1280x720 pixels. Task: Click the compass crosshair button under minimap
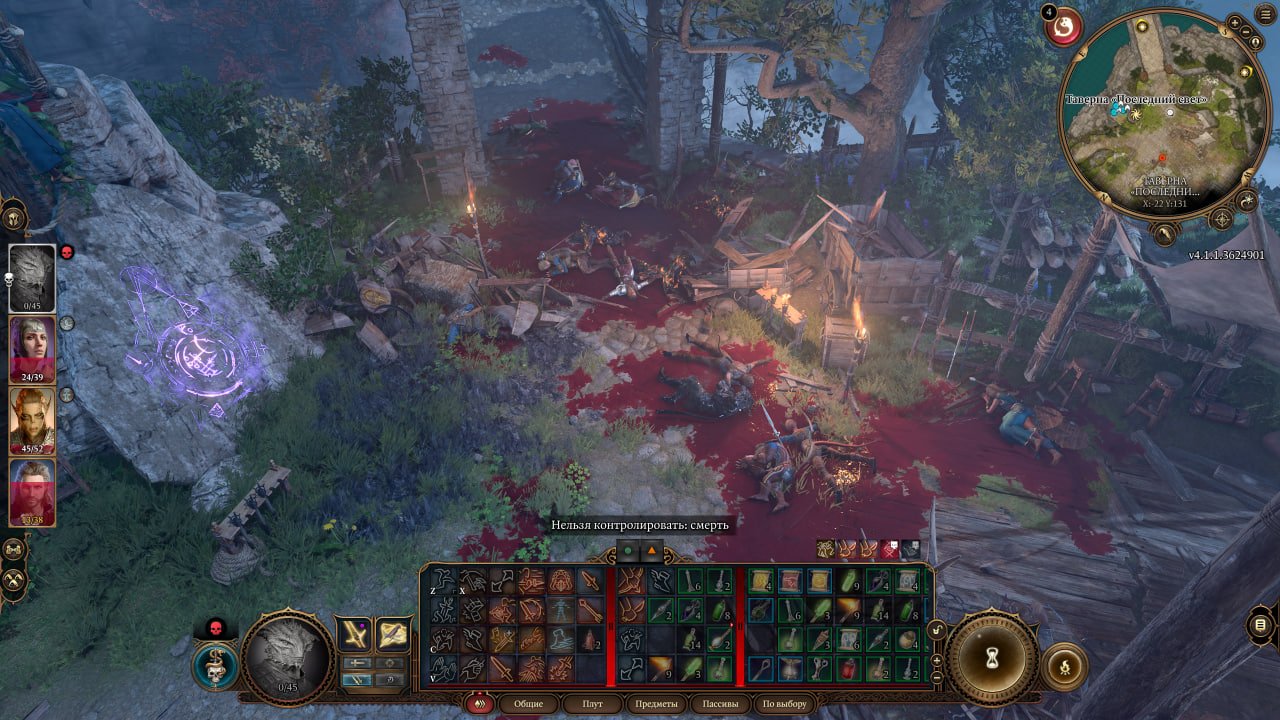[1223, 219]
